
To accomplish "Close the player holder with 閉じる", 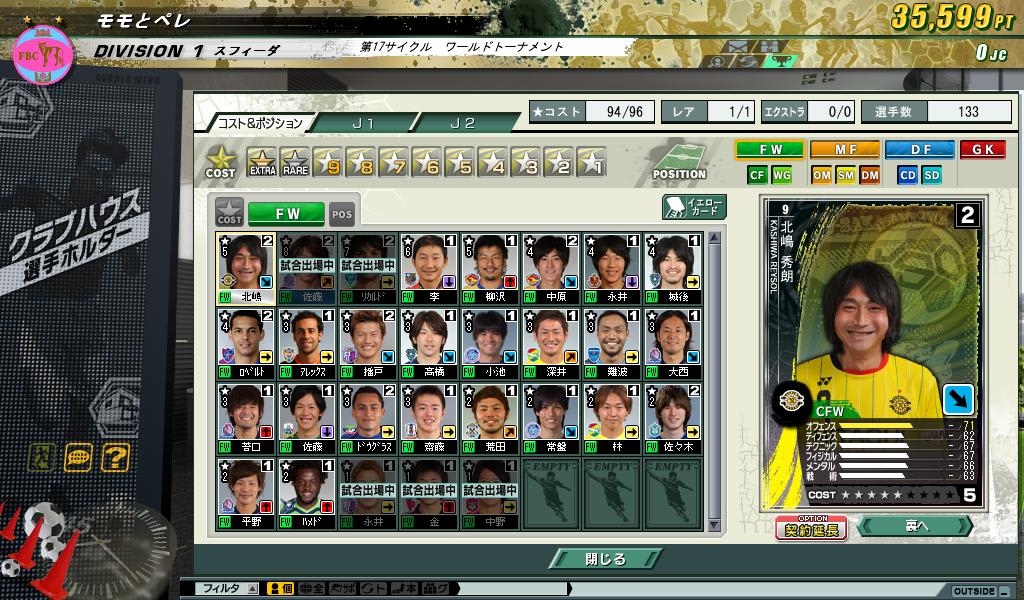I will coord(606,559).
